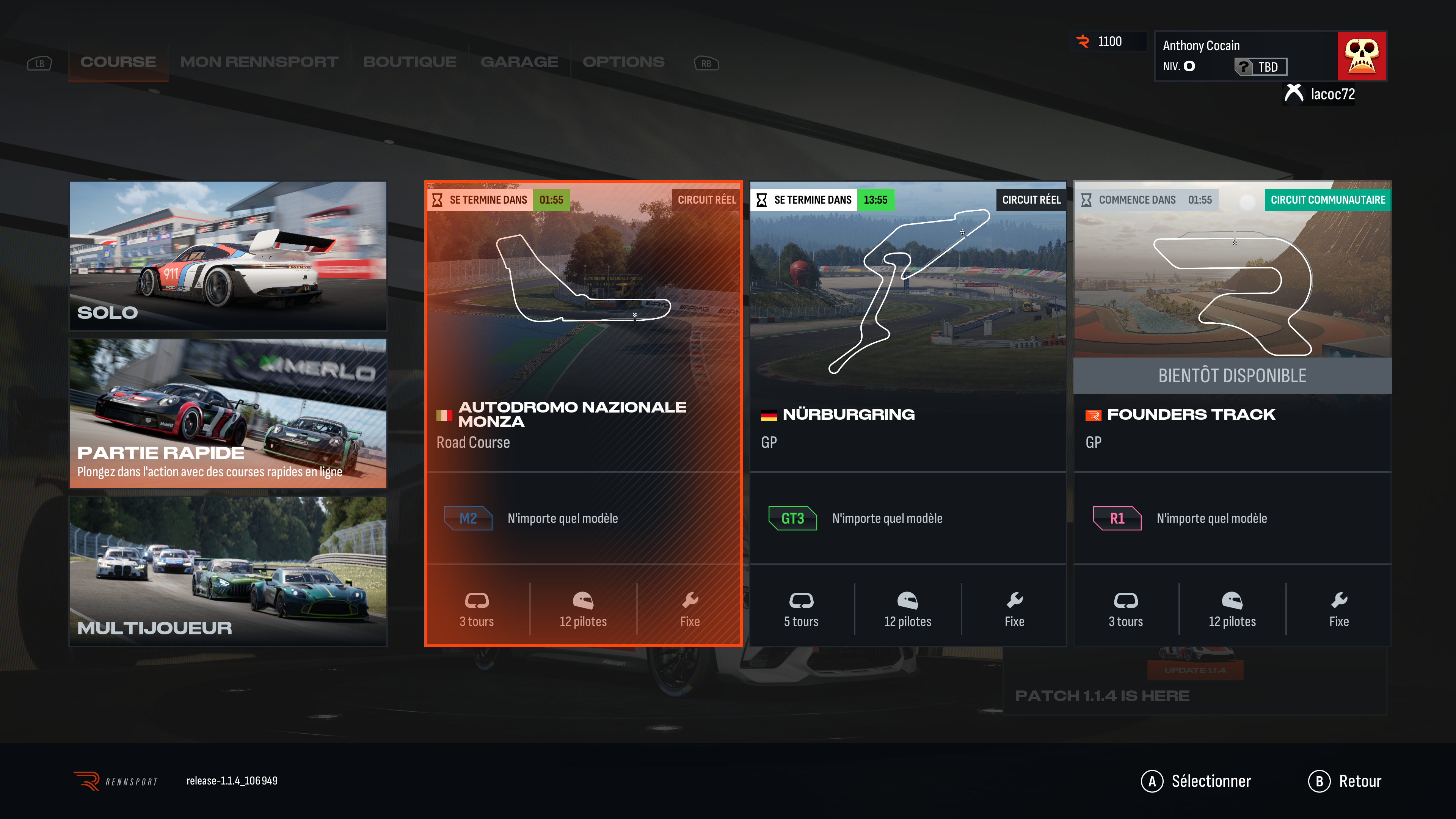Open the Multijoueur mode tile
This screenshot has width=1456, height=819.
point(228,571)
